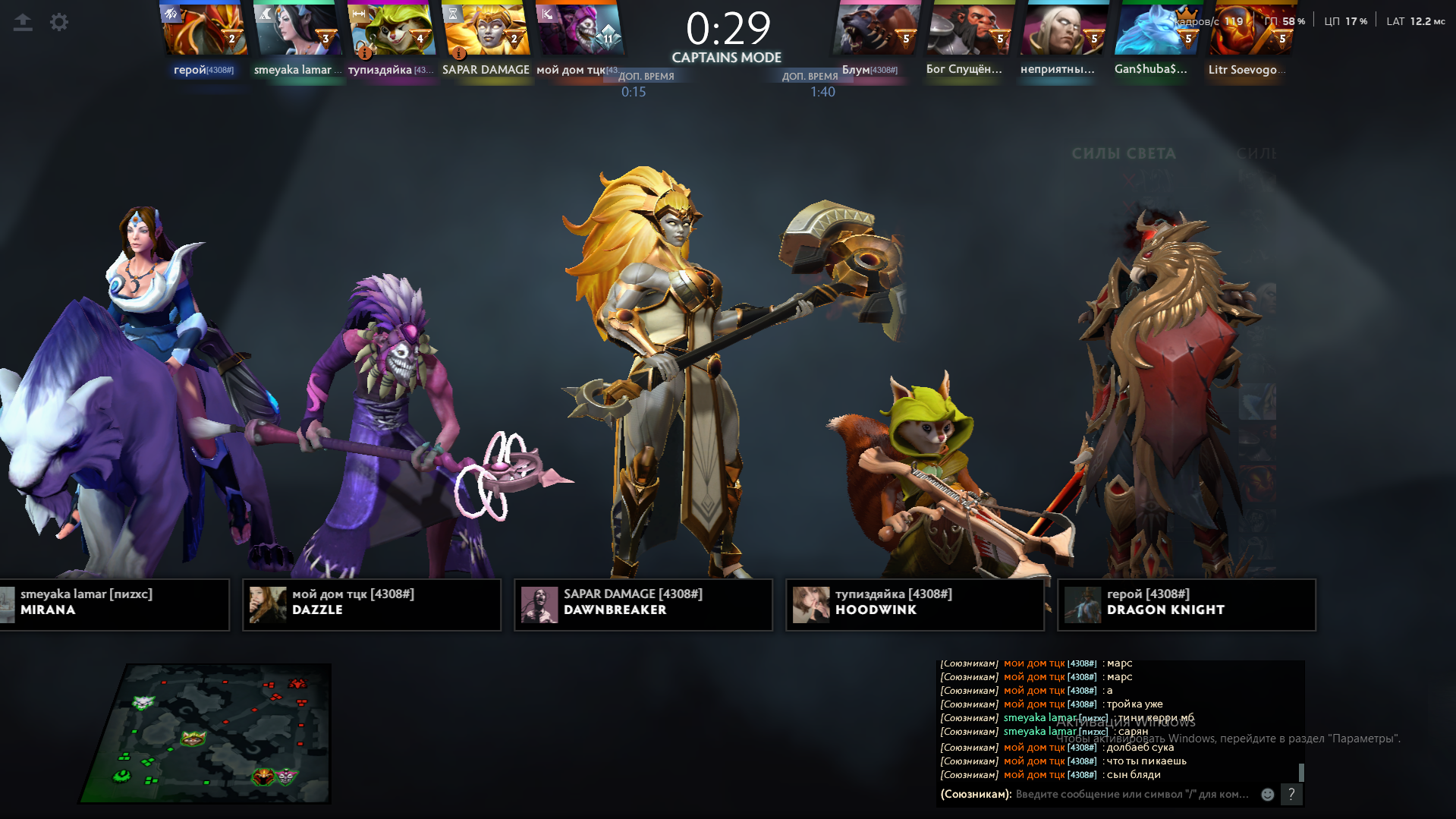Select enemy Axe portrait above Бог Спущён
The image size is (1456, 819).
[x=970, y=30]
